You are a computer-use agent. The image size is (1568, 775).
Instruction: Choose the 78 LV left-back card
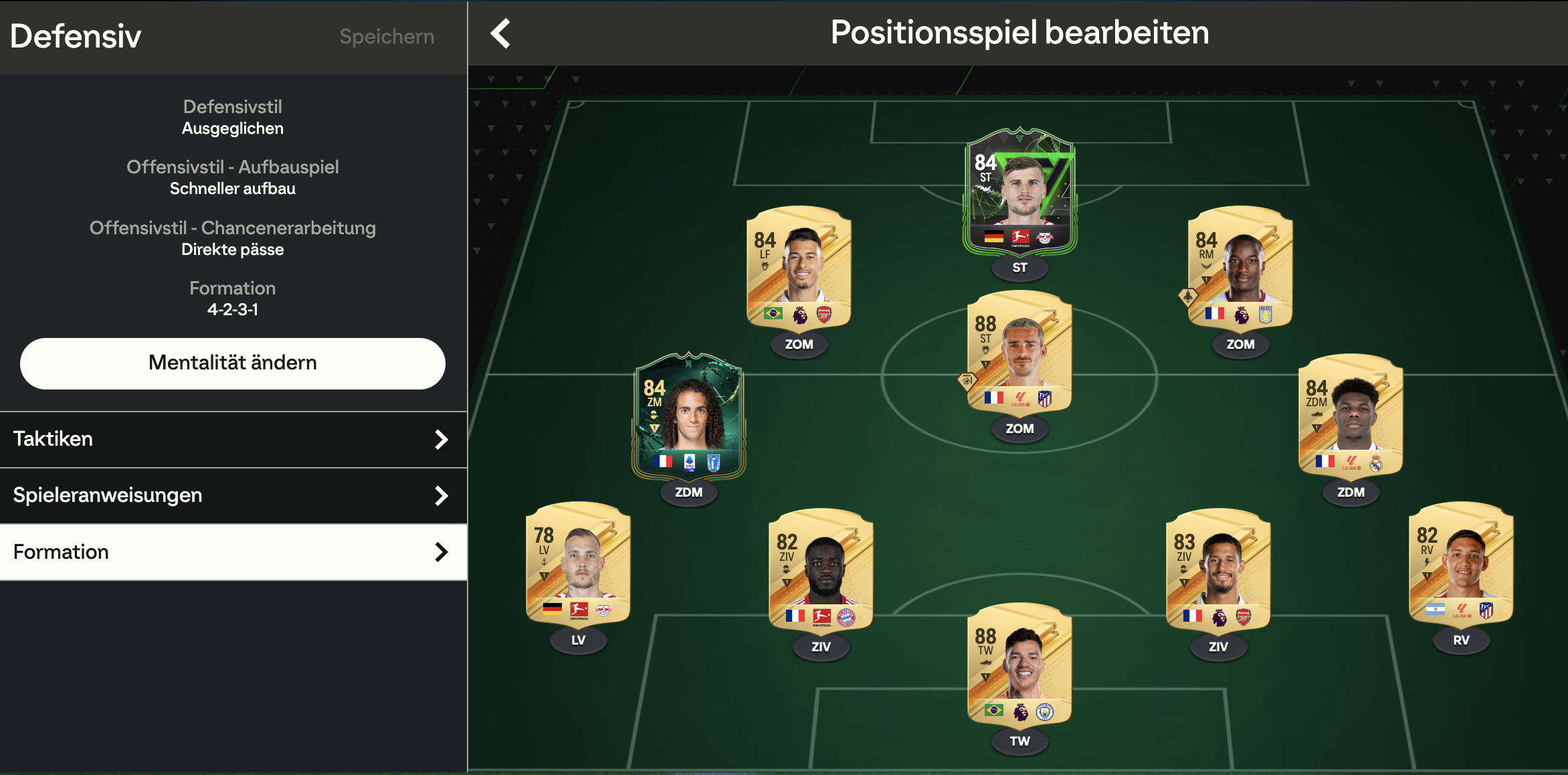578,564
